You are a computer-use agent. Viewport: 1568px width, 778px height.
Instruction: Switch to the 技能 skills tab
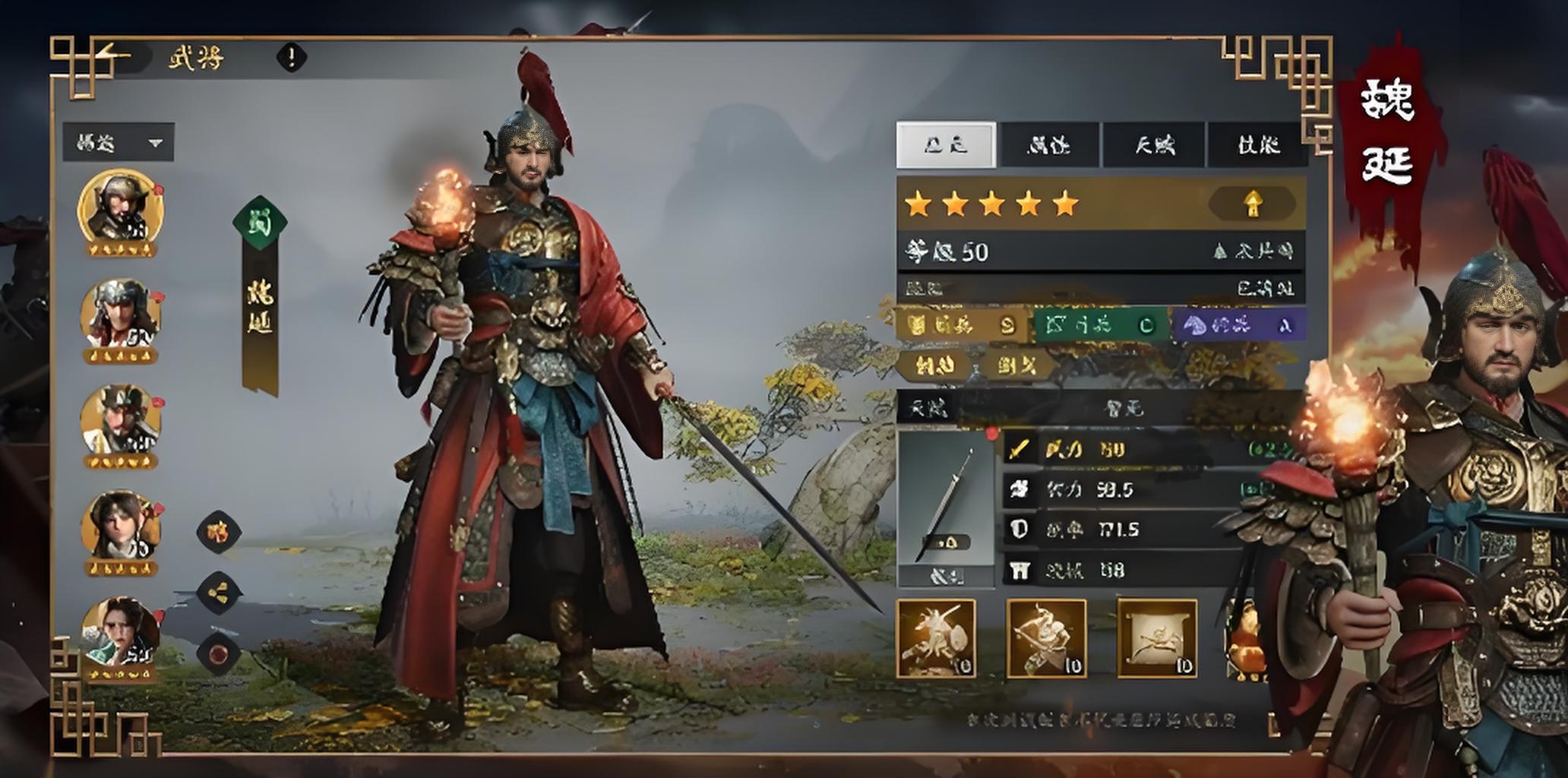[x=1258, y=144]
